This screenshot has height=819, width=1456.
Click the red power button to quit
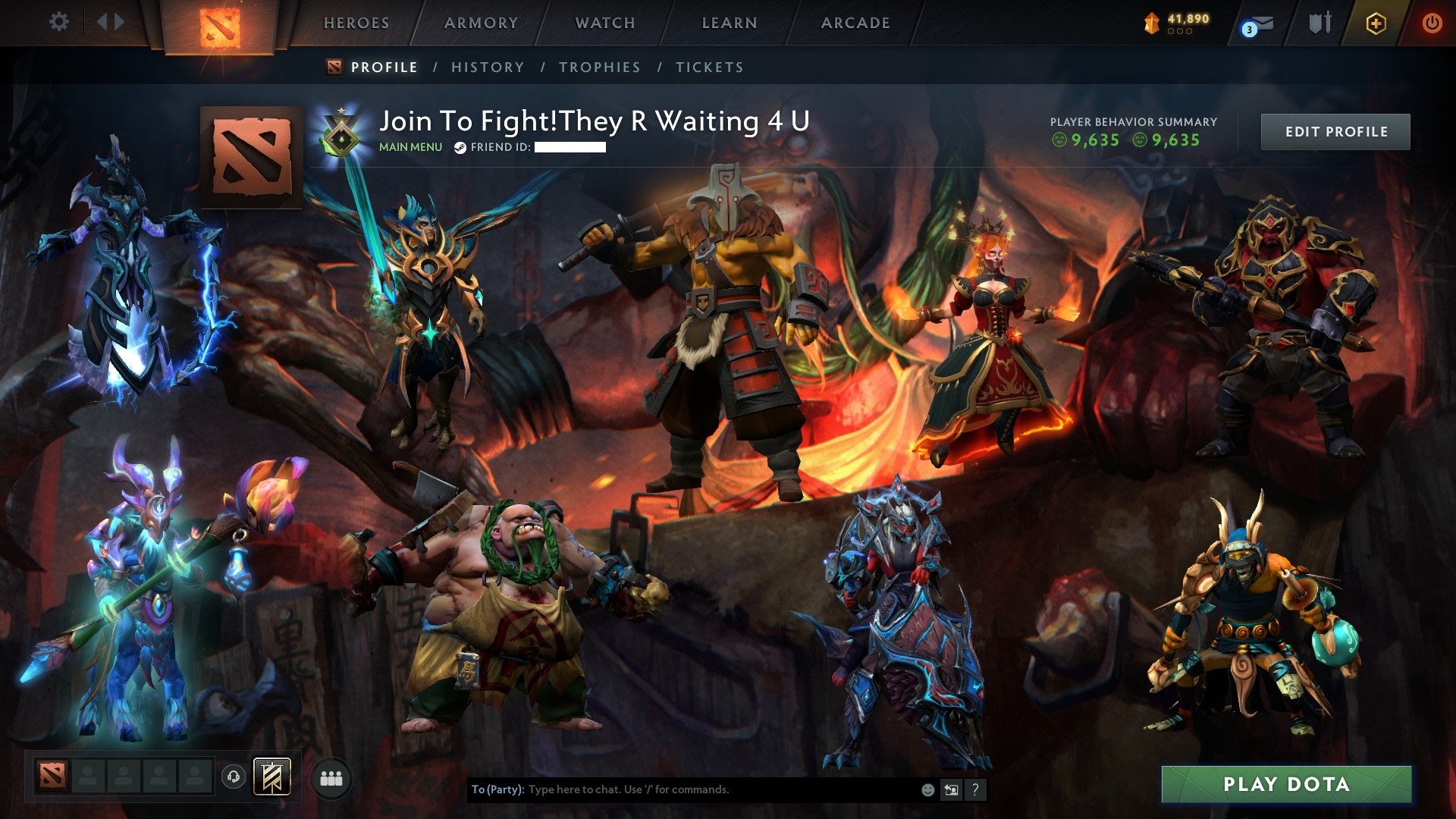tap(1432, 23)
